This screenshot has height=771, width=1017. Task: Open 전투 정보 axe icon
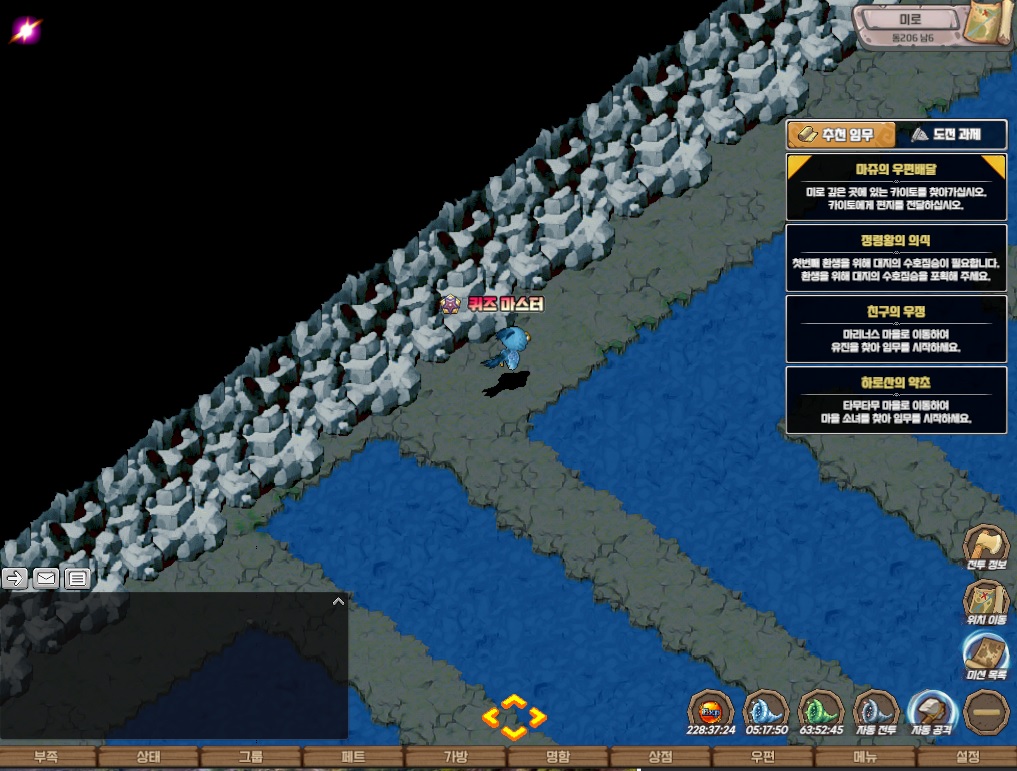[x=984, y=550]
